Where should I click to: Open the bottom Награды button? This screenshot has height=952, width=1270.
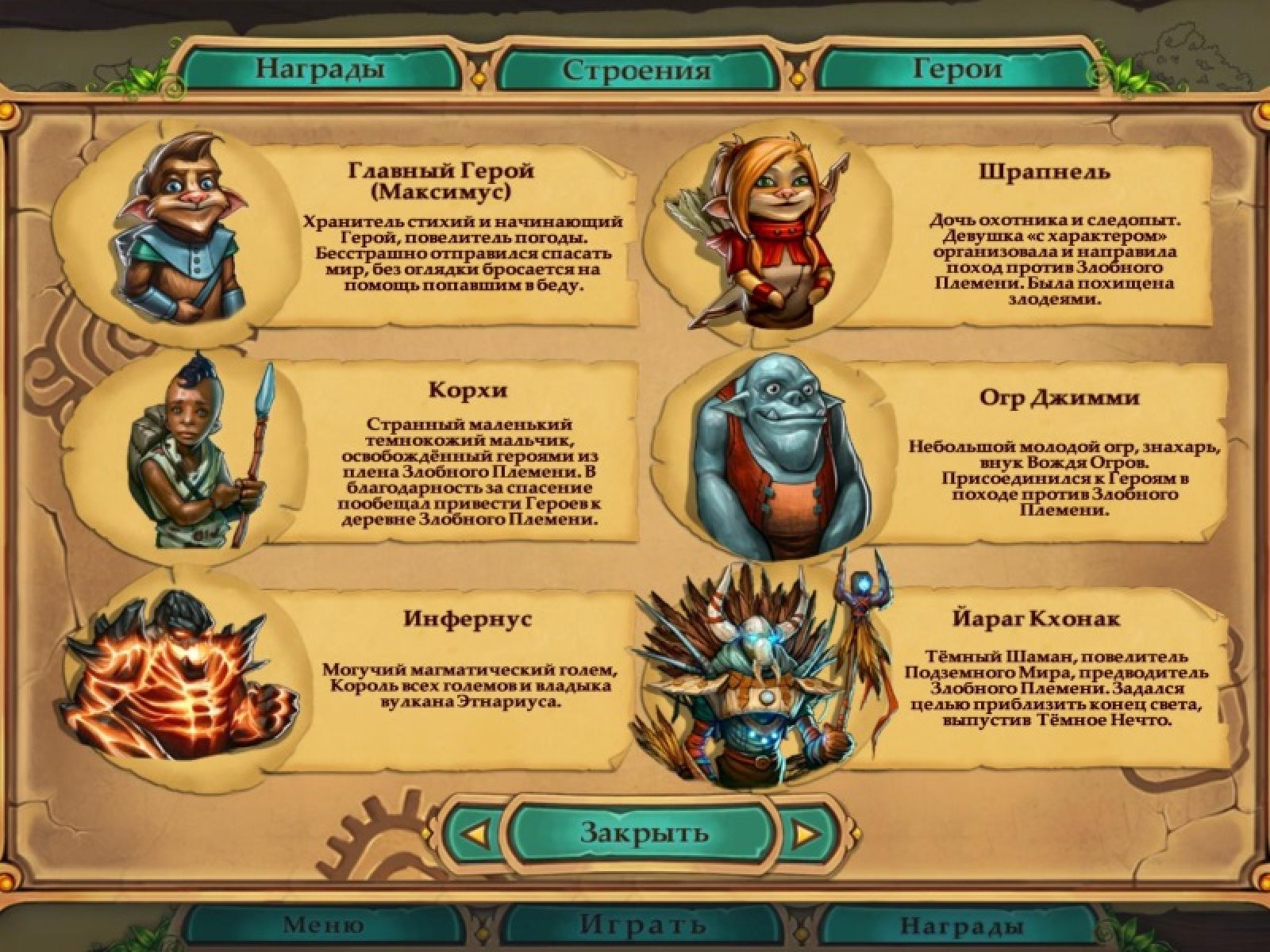[960, 925]
